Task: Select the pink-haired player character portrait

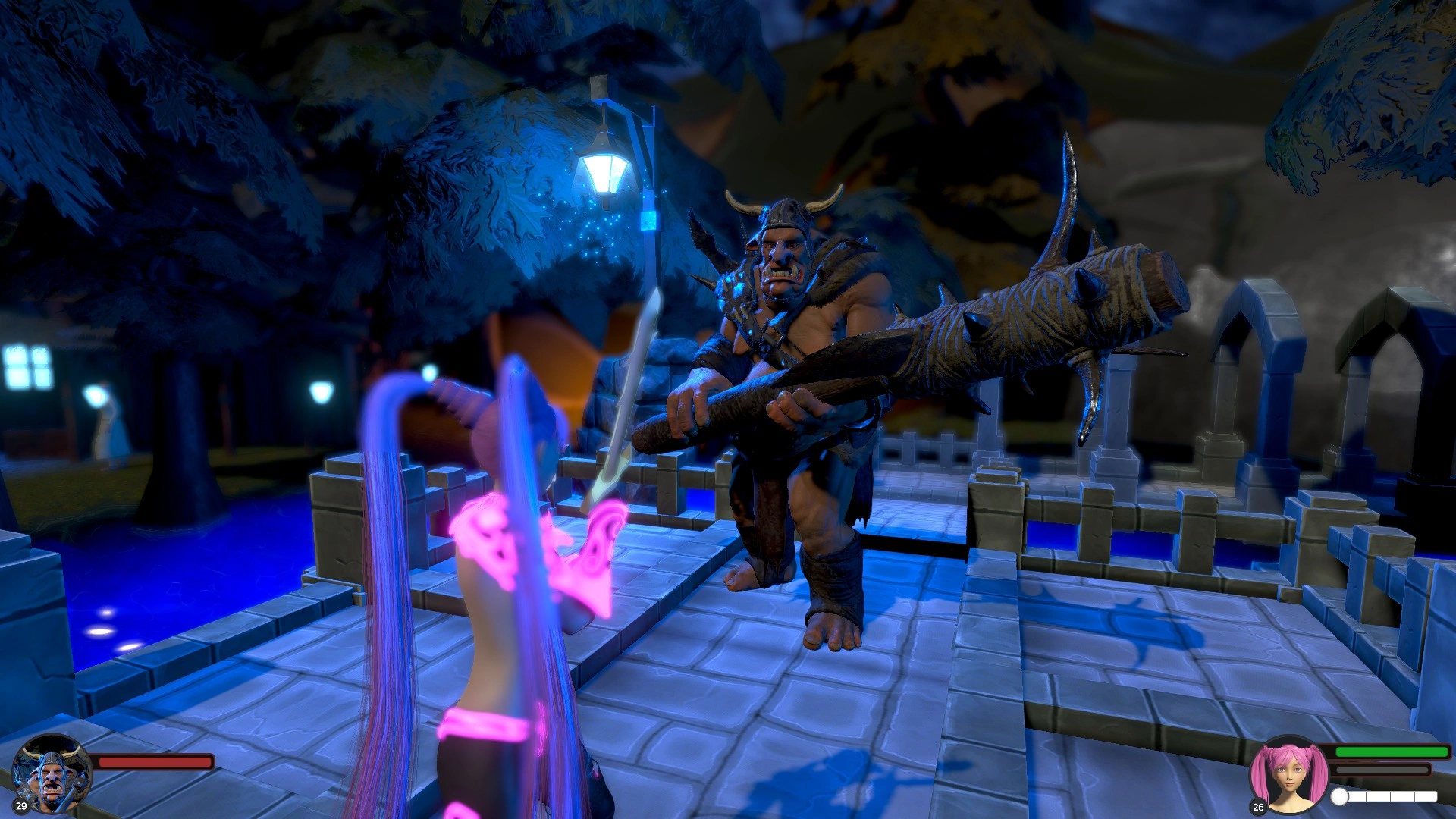Action: click(1288, 775)
